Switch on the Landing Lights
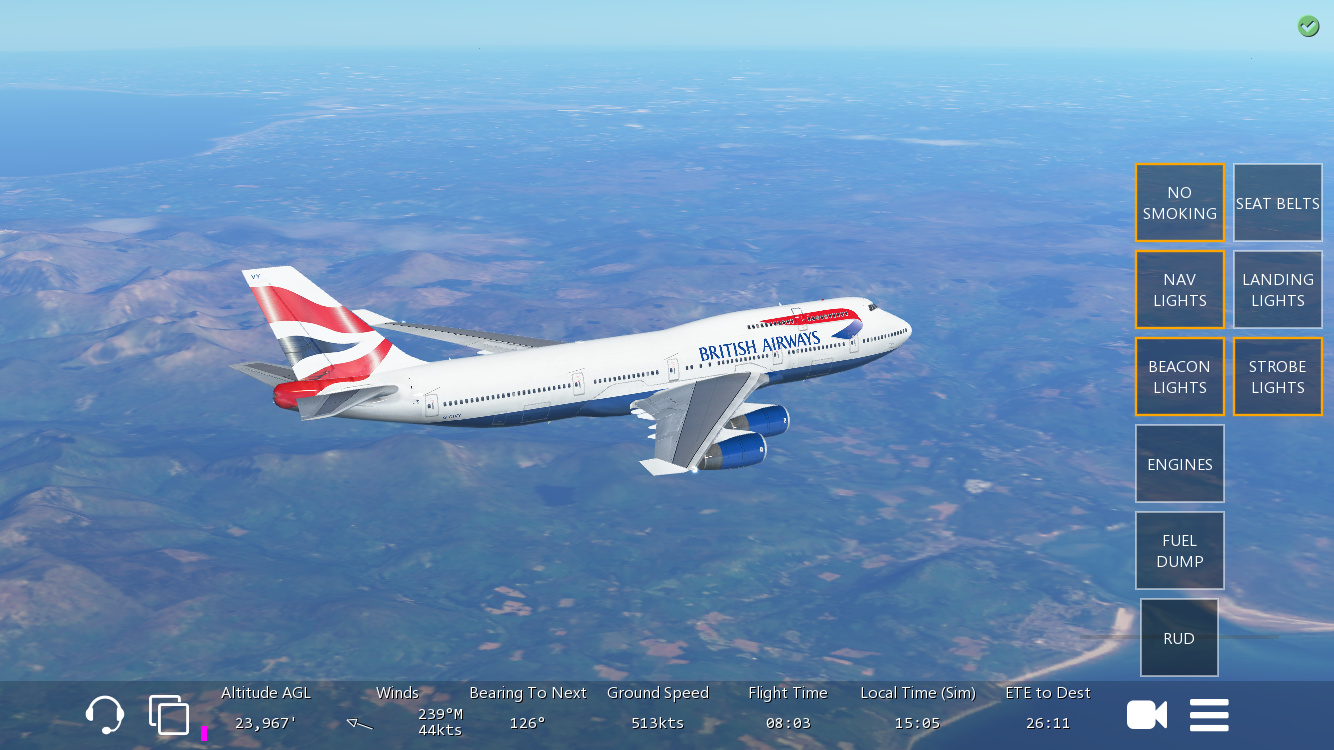 pos(1277,290)
